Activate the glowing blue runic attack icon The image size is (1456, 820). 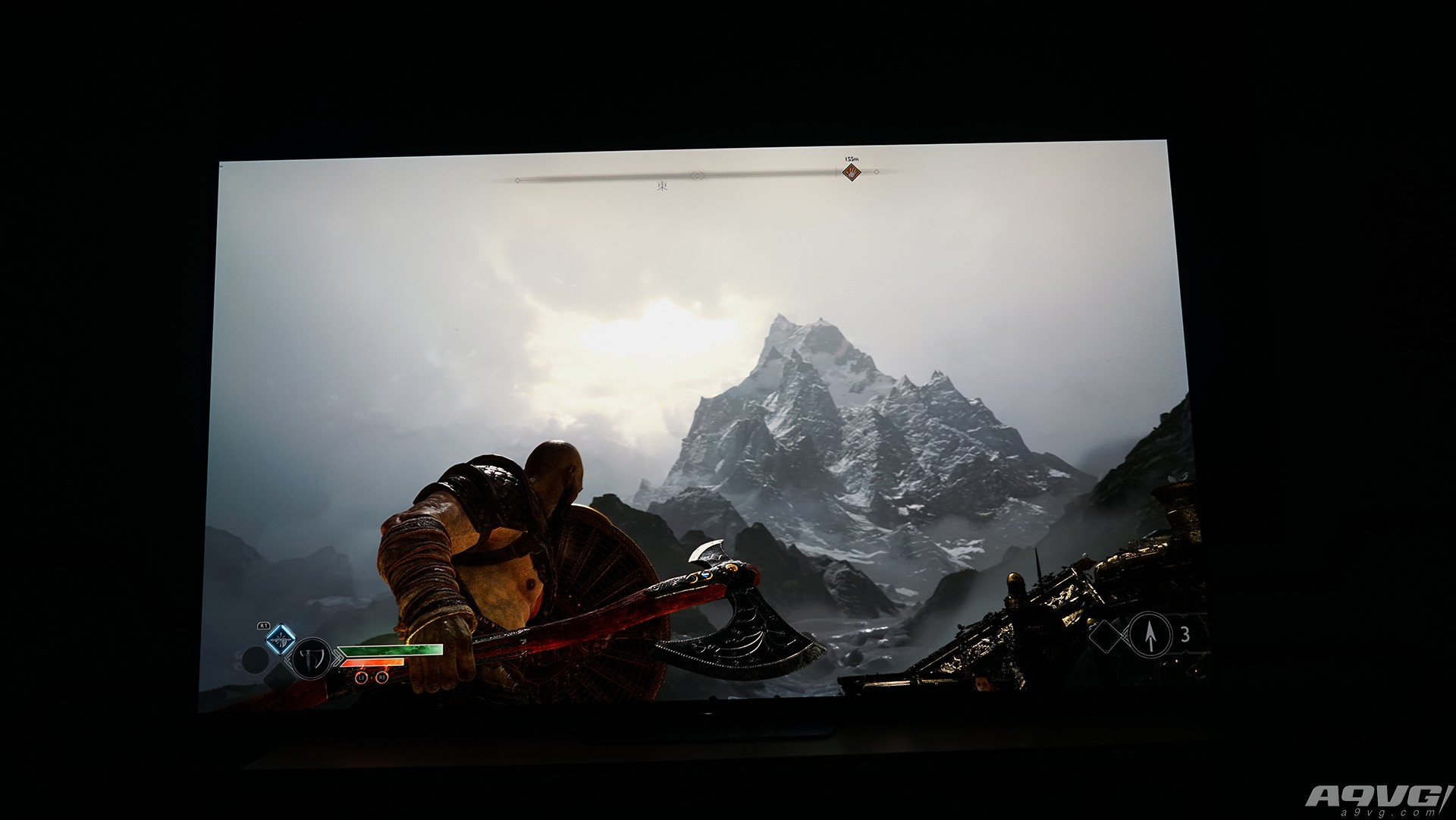[280, 640]
